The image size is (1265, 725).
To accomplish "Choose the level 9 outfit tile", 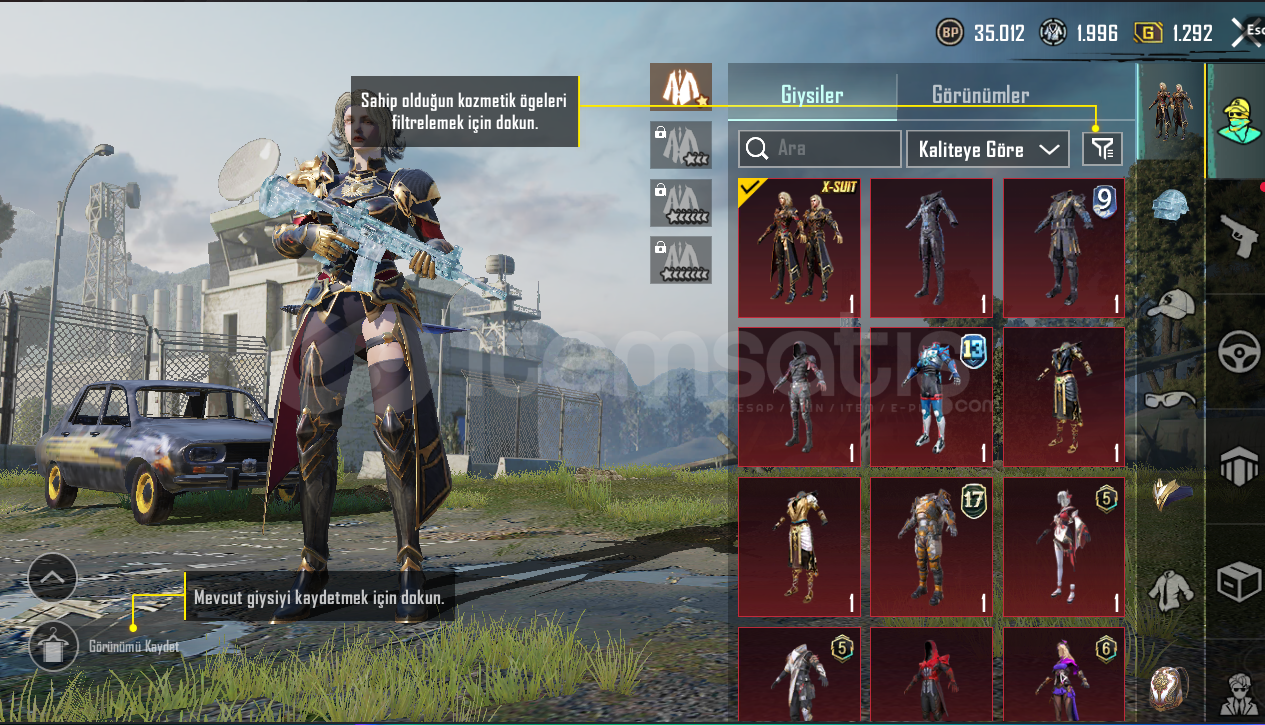I will 1064,248.
